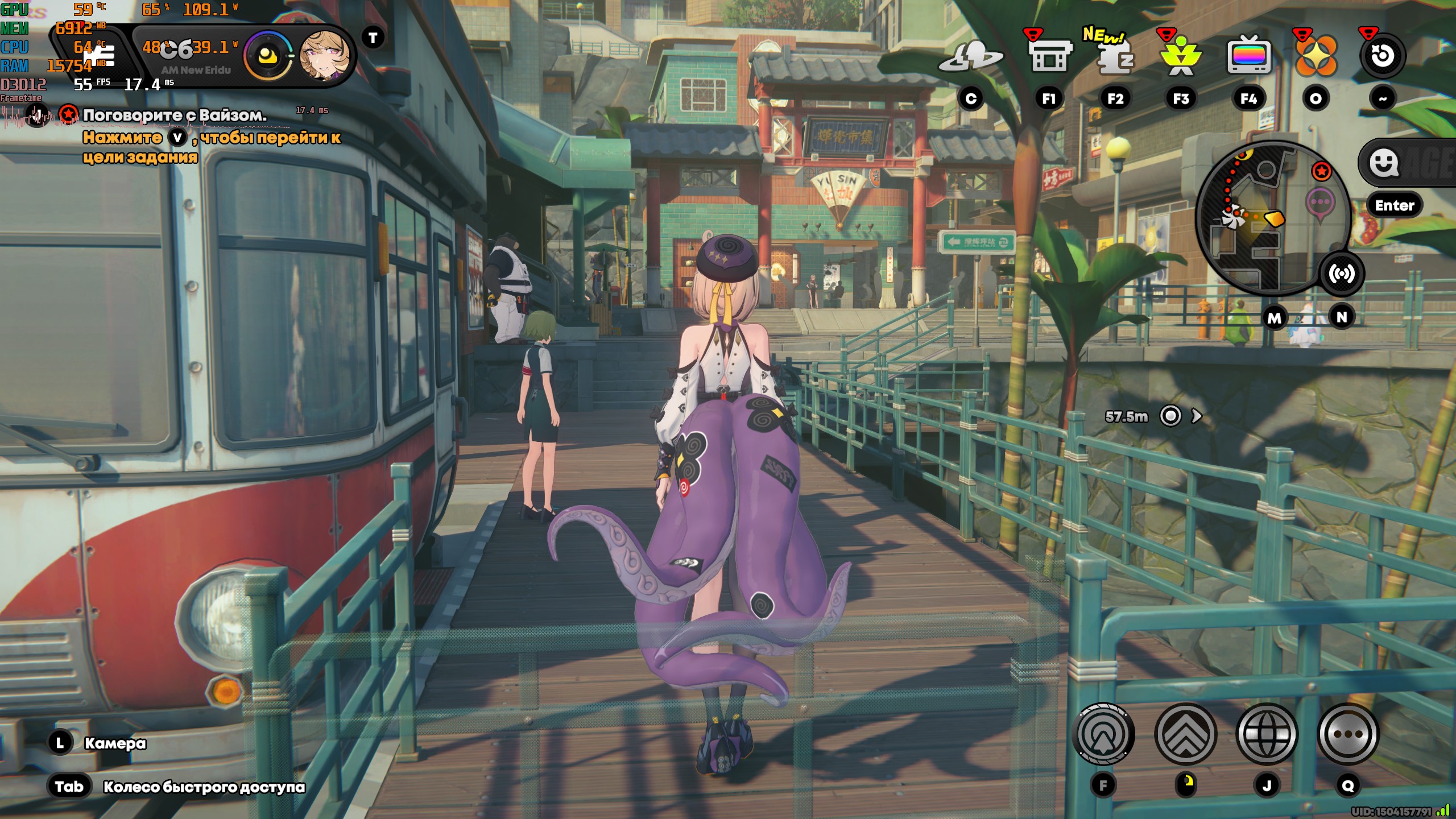This screenshot has height=819, width=1456.
Task: Open the globe icon button
Action: 1267,734
